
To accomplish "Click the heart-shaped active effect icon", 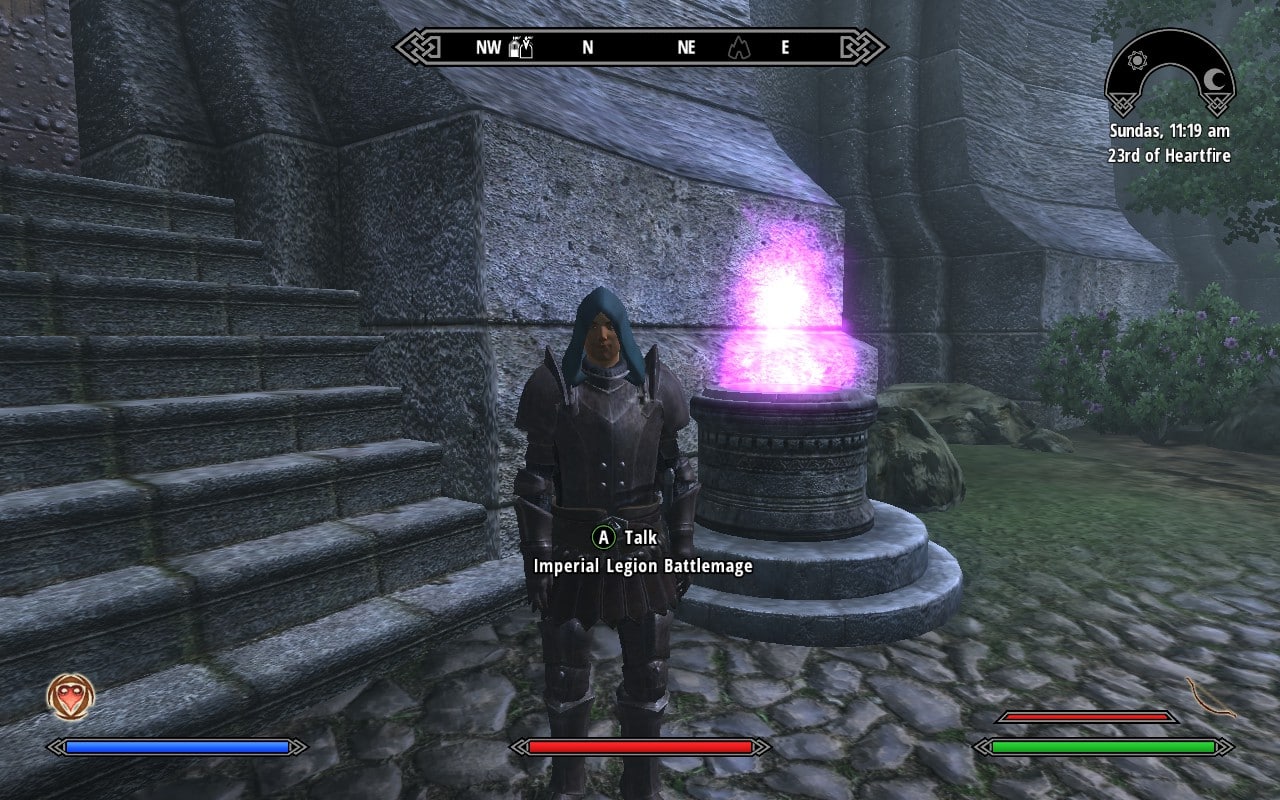I will click(71, 697).
